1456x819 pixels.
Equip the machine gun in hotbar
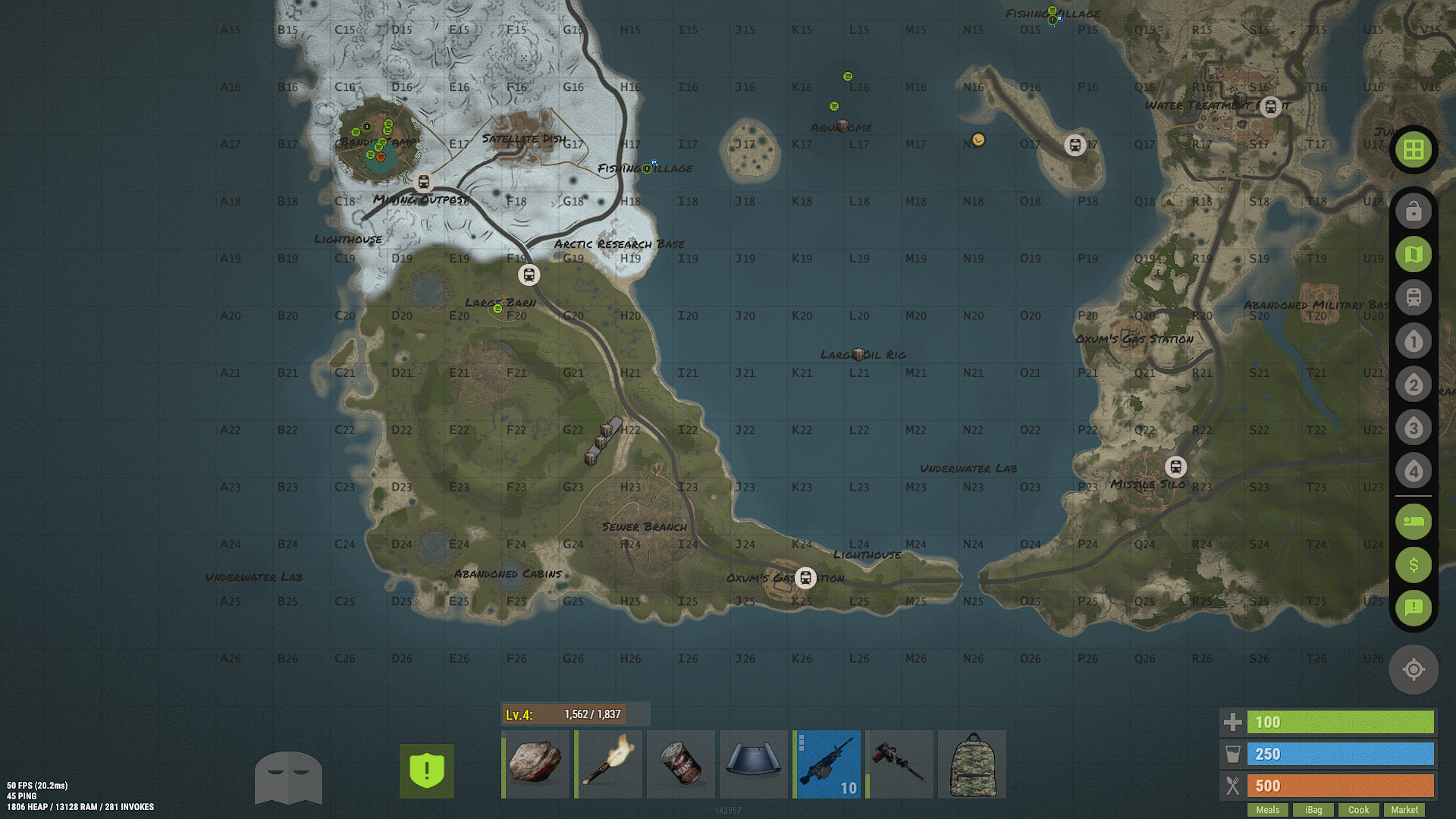click(x=827, y=764)
